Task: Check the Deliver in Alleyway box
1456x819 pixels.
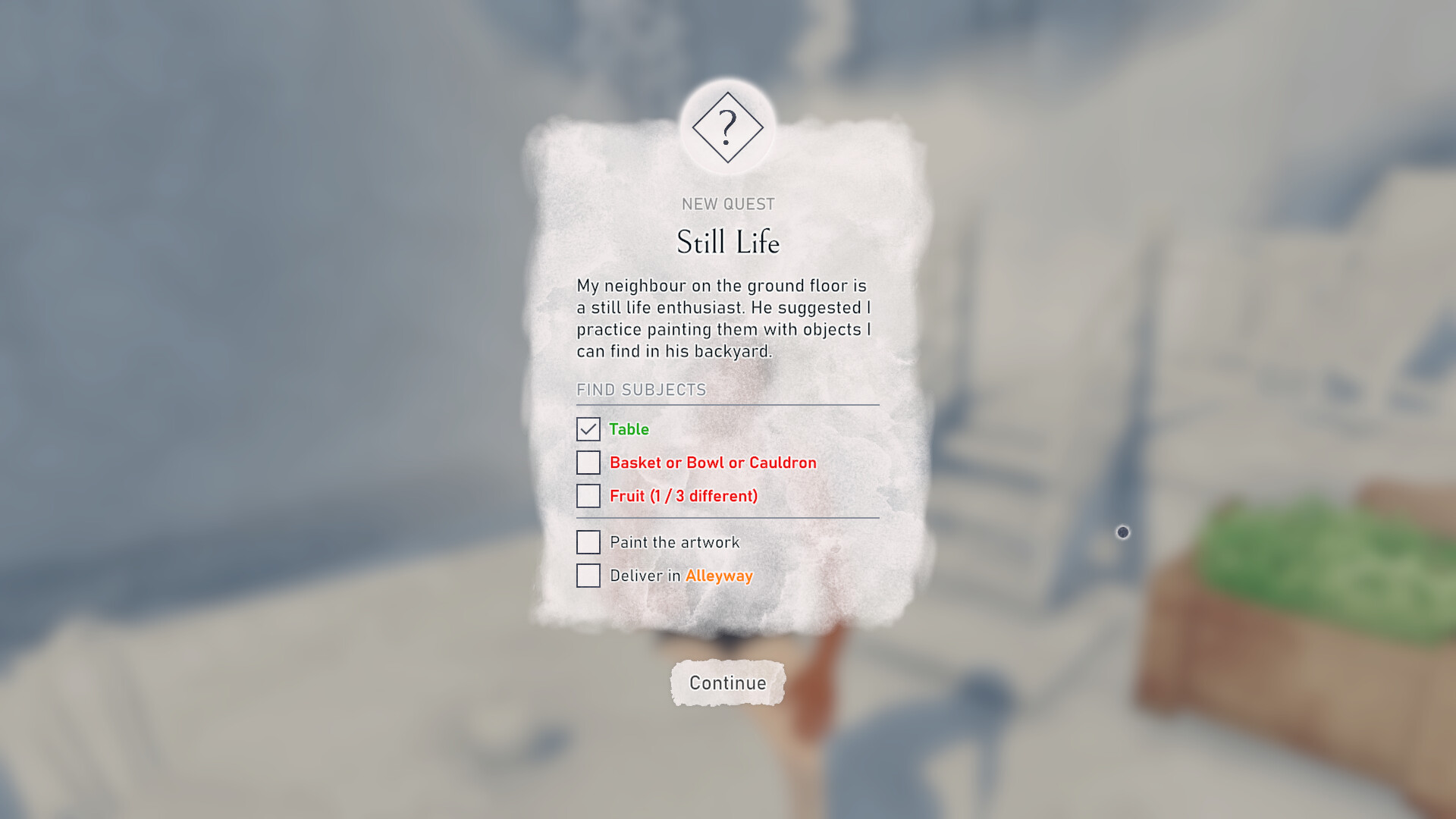Action: coord(588,576)
